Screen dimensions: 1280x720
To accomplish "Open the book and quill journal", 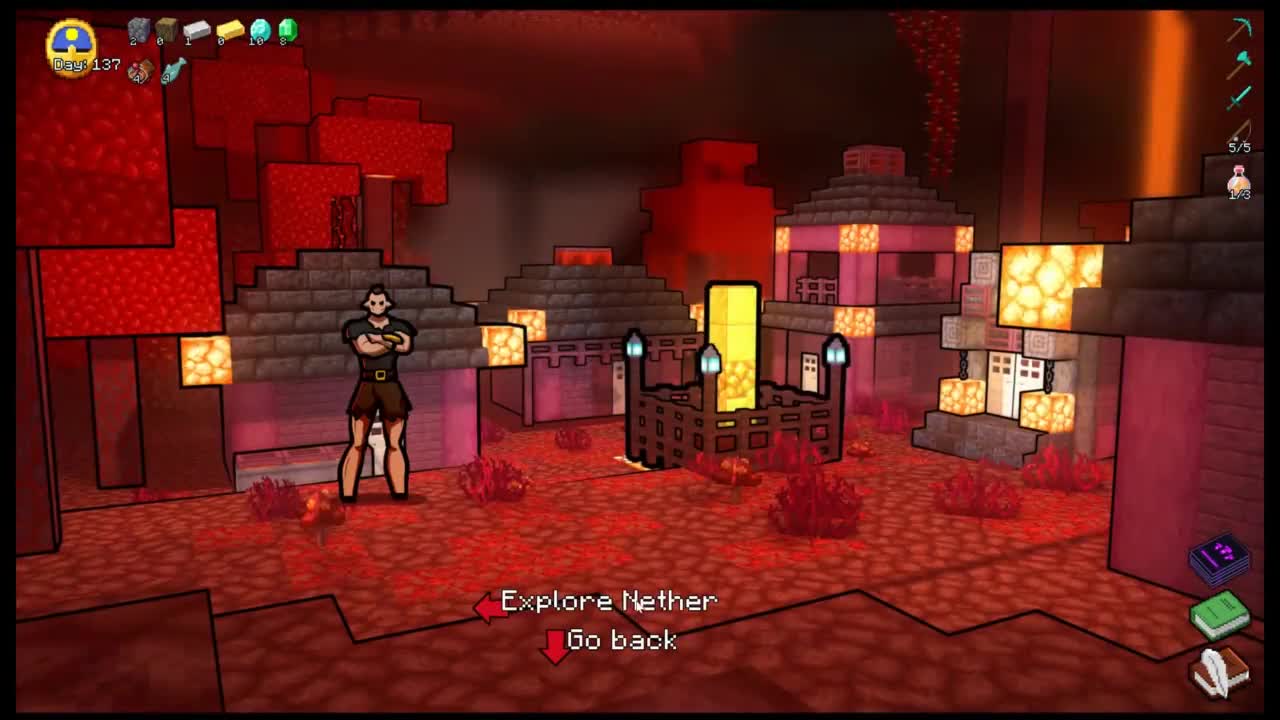I will (1220, 670).
